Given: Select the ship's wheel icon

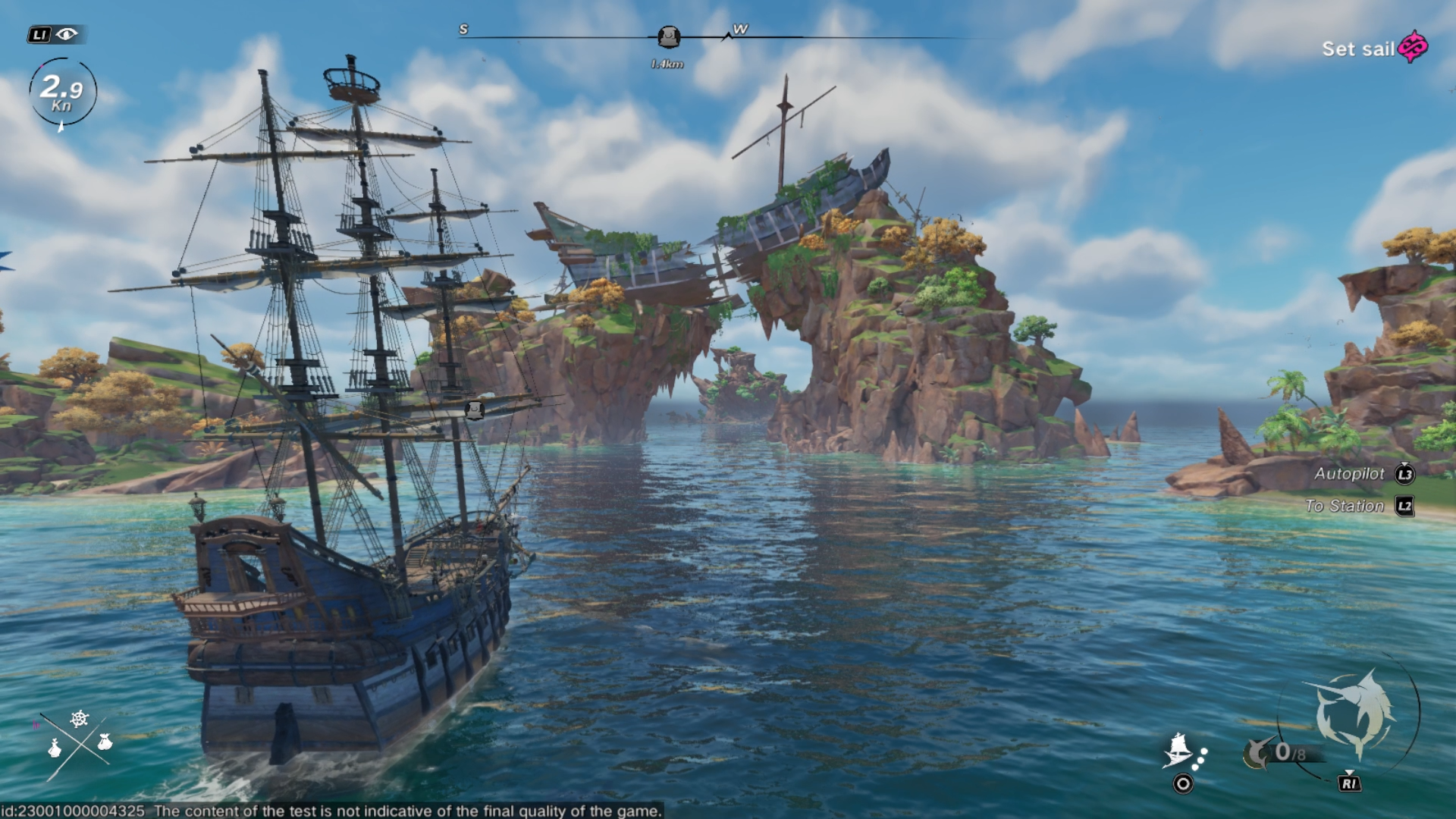Looking at the screenshot, I should [x=80, y=718].
